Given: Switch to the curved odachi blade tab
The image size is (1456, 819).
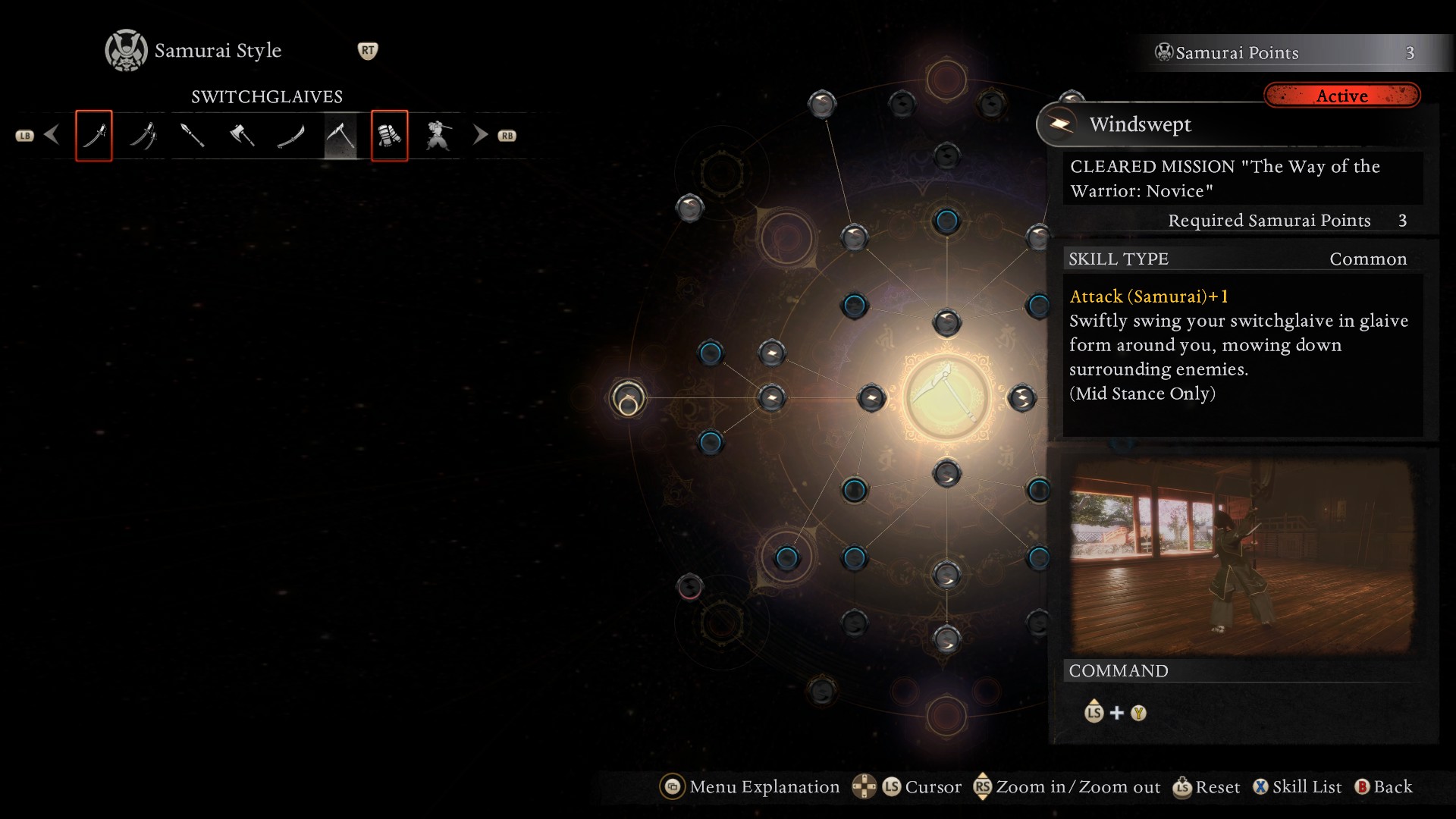Looking at the screenshot, I should [291, 136].
